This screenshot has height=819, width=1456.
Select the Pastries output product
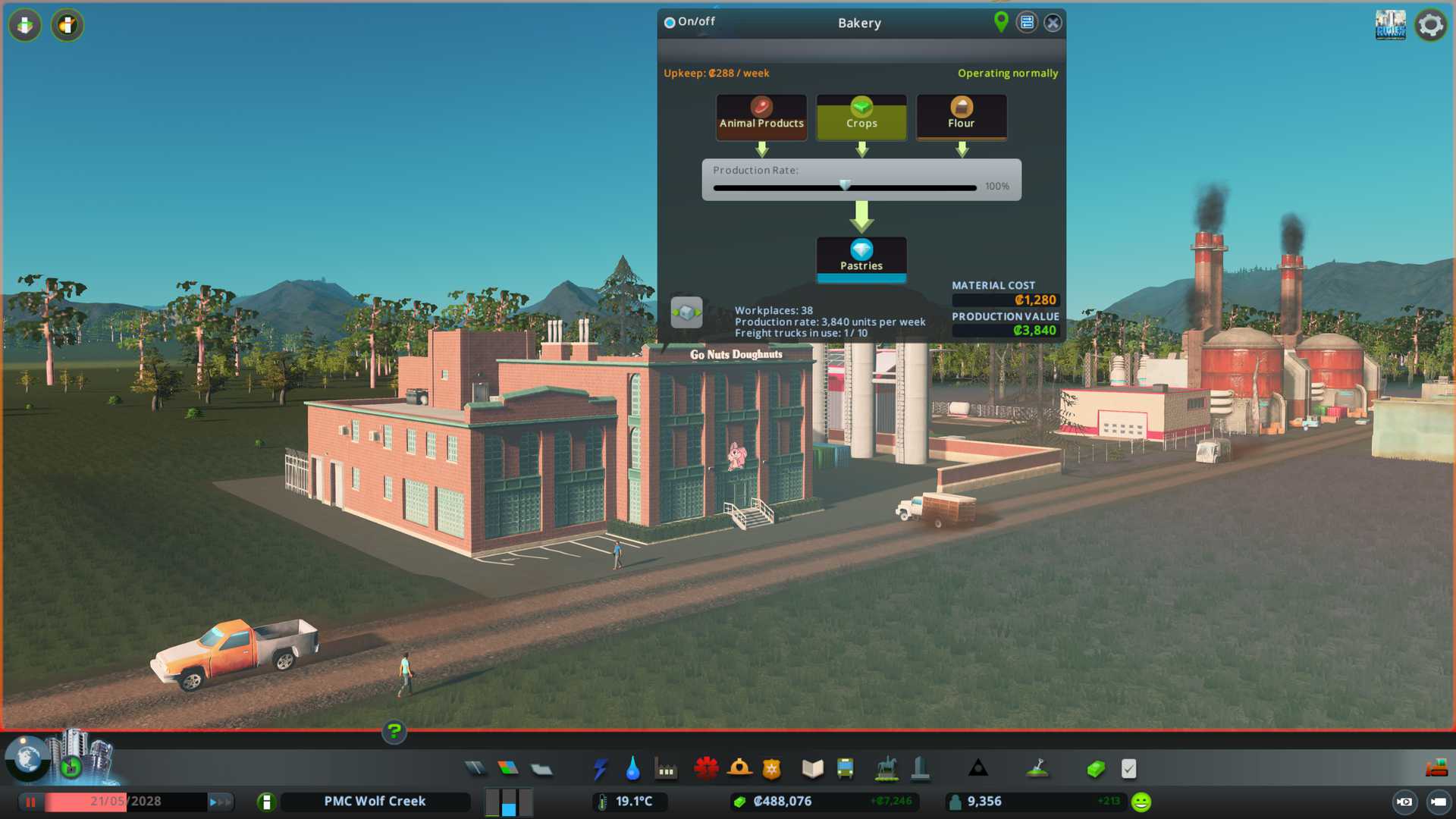(x=861, y=258)
